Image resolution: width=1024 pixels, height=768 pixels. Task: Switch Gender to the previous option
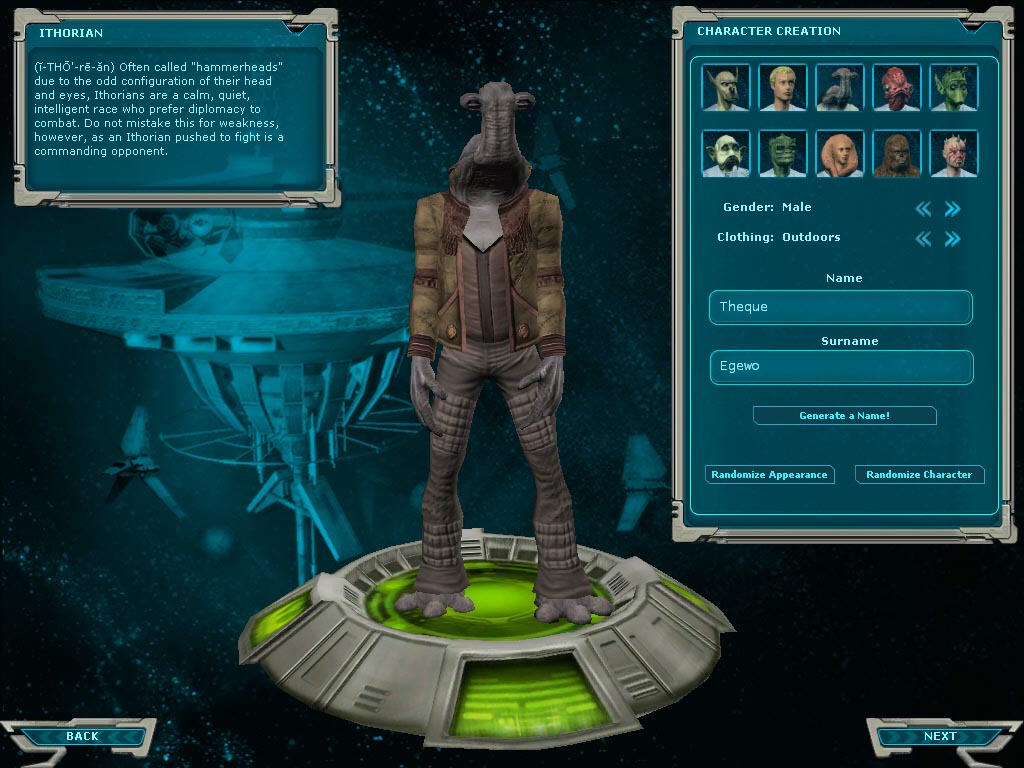923,208
